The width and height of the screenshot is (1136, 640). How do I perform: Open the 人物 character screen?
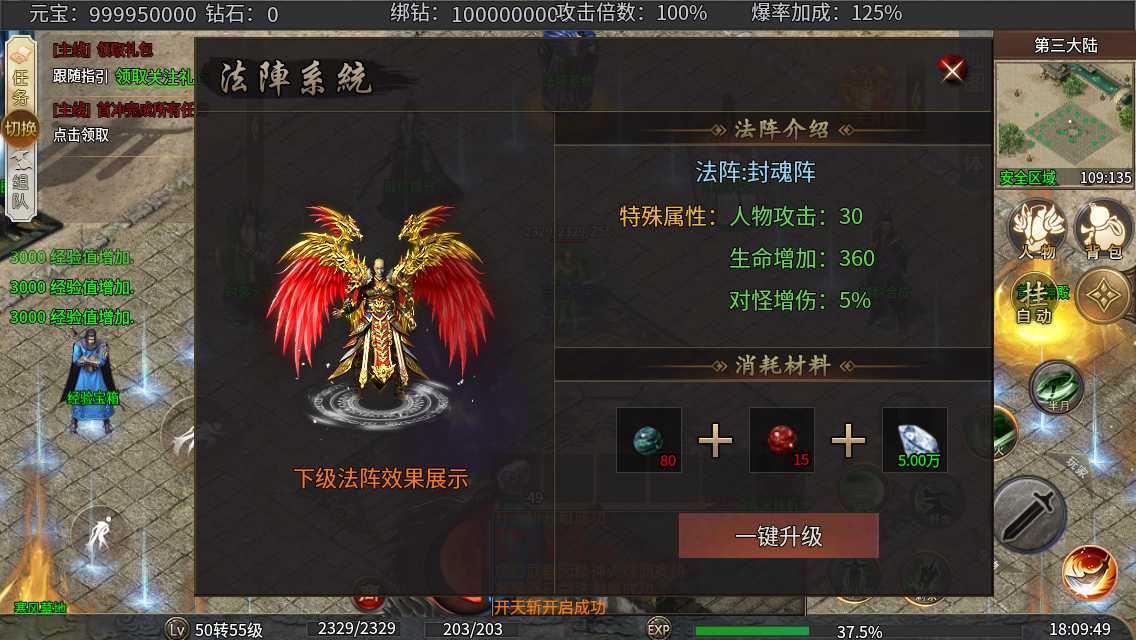pos(1036,228)
